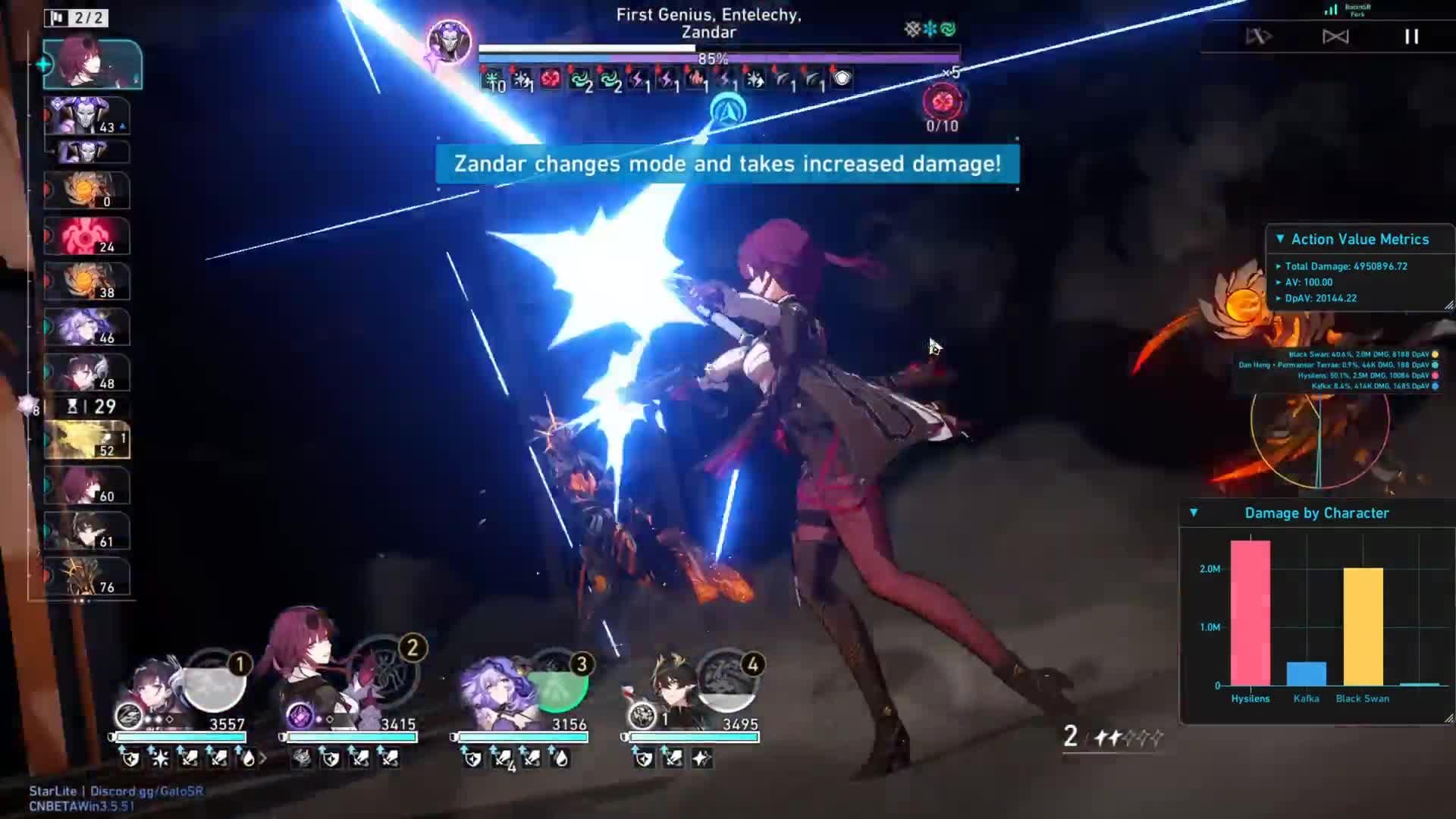Image resolution: width=1456 pixels, height=819 pixels.
Task: Expand the Total Damage metric row
Action: 1279,266
